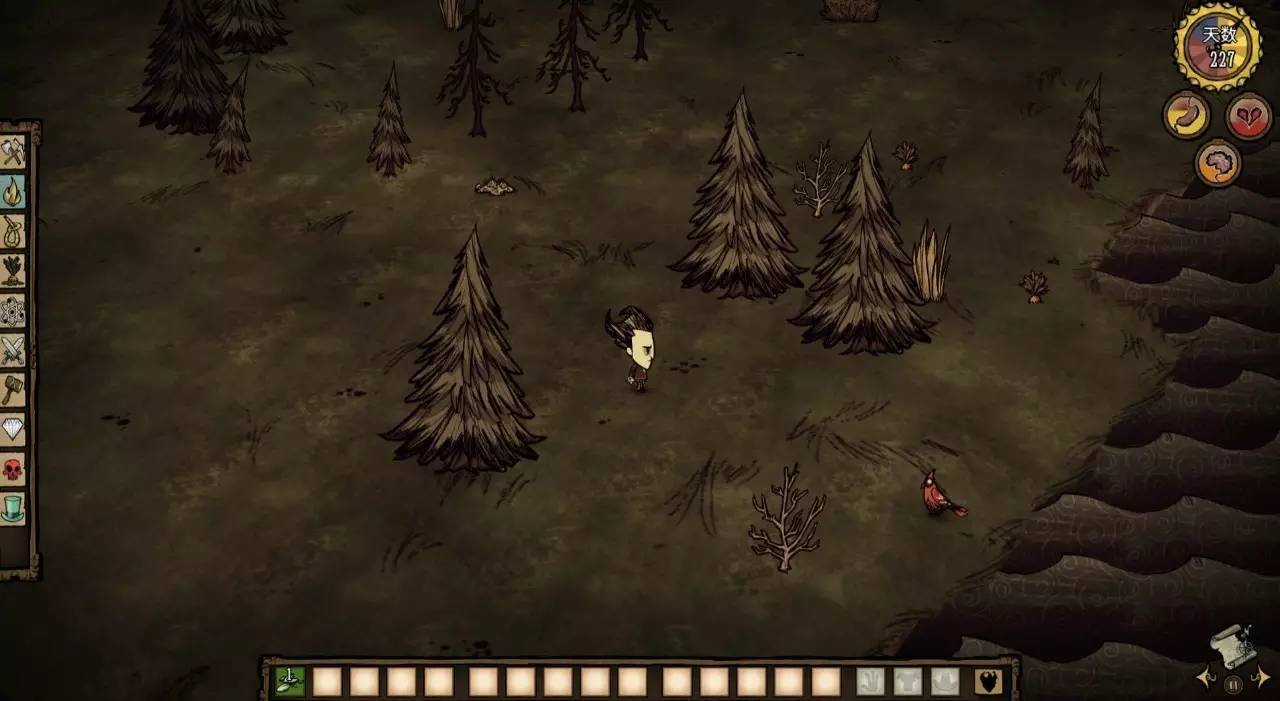Click the head equipment slot
1280x701 pixels.
(945, 681)
